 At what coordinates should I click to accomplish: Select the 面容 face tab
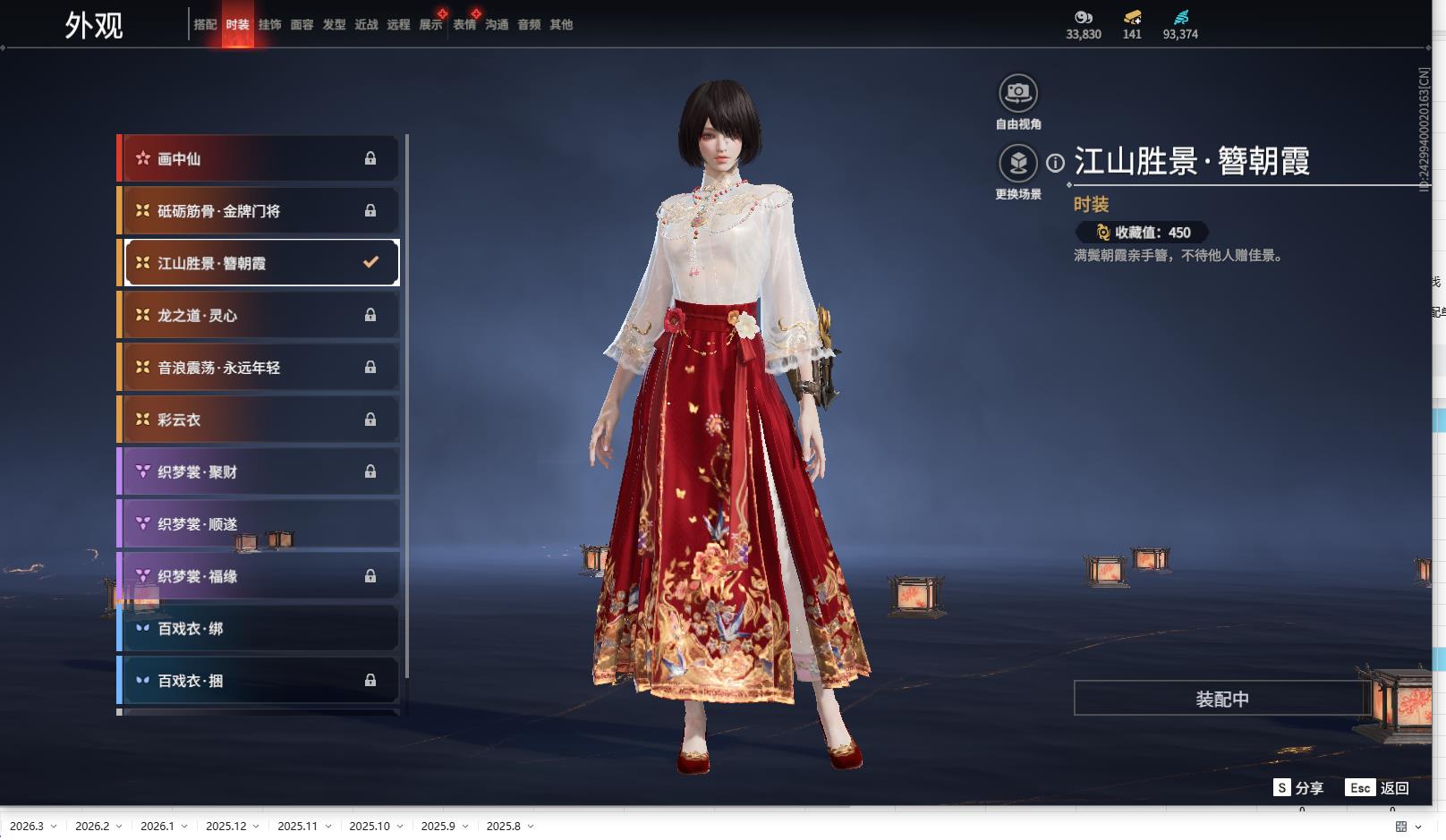(302, 25)
